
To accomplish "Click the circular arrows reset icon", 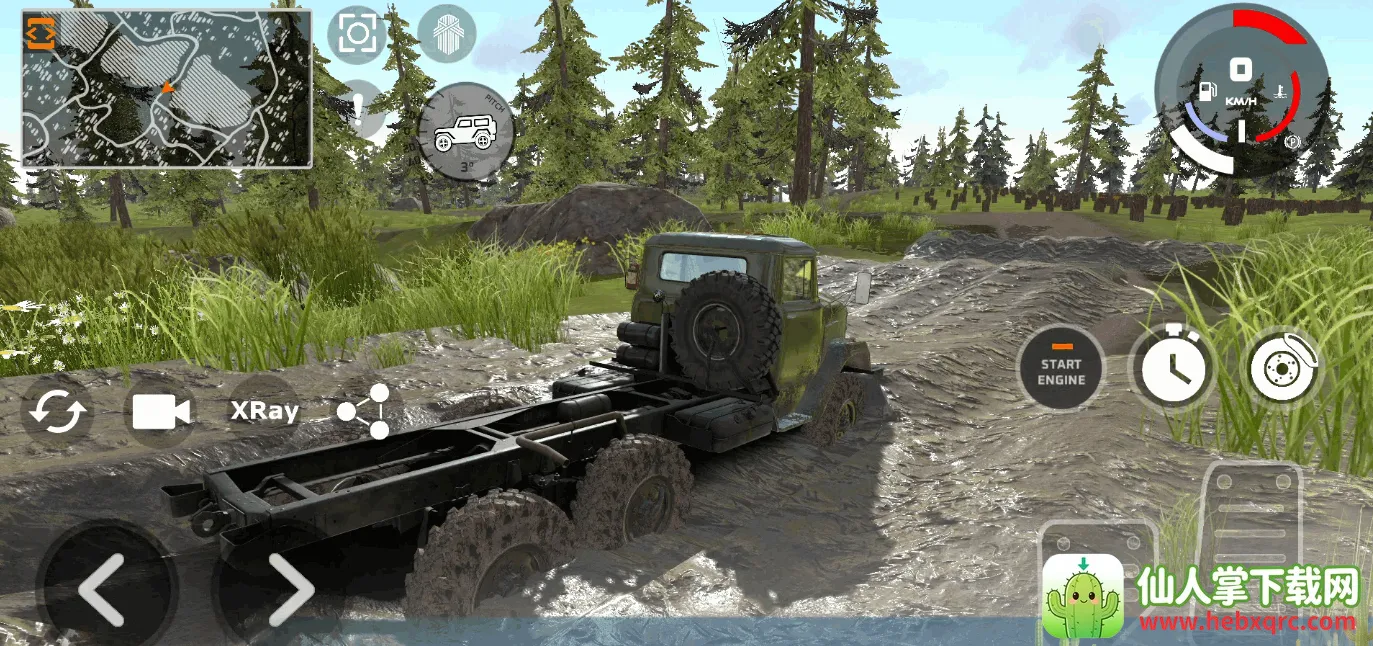I will click(x=58, y=411).
